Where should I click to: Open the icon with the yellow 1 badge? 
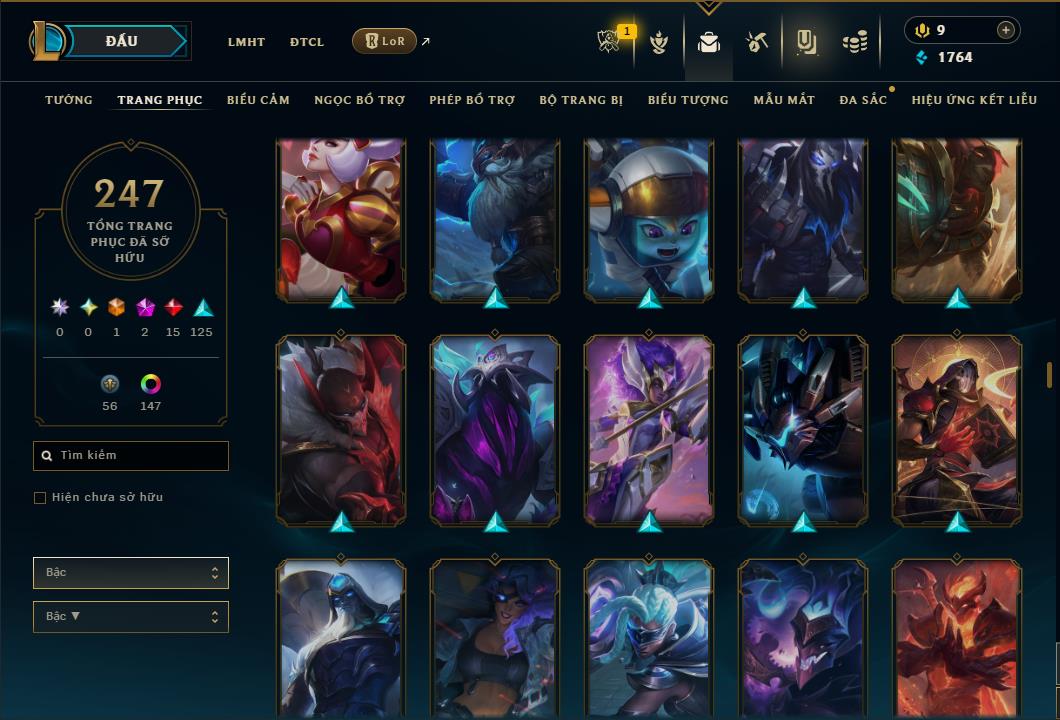(609, 42)
